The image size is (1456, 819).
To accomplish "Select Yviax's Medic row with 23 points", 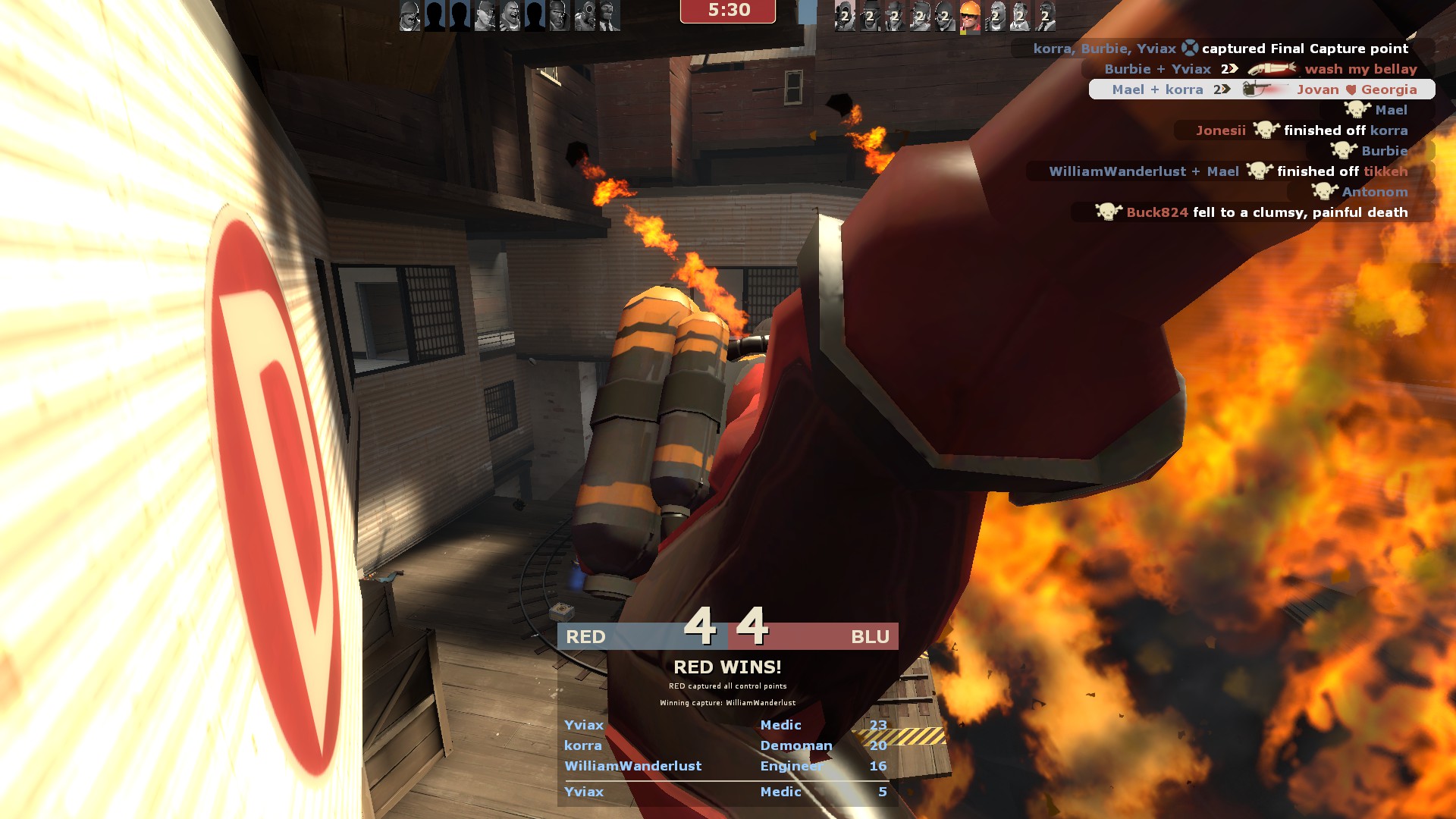I will (x=726, y=725).
